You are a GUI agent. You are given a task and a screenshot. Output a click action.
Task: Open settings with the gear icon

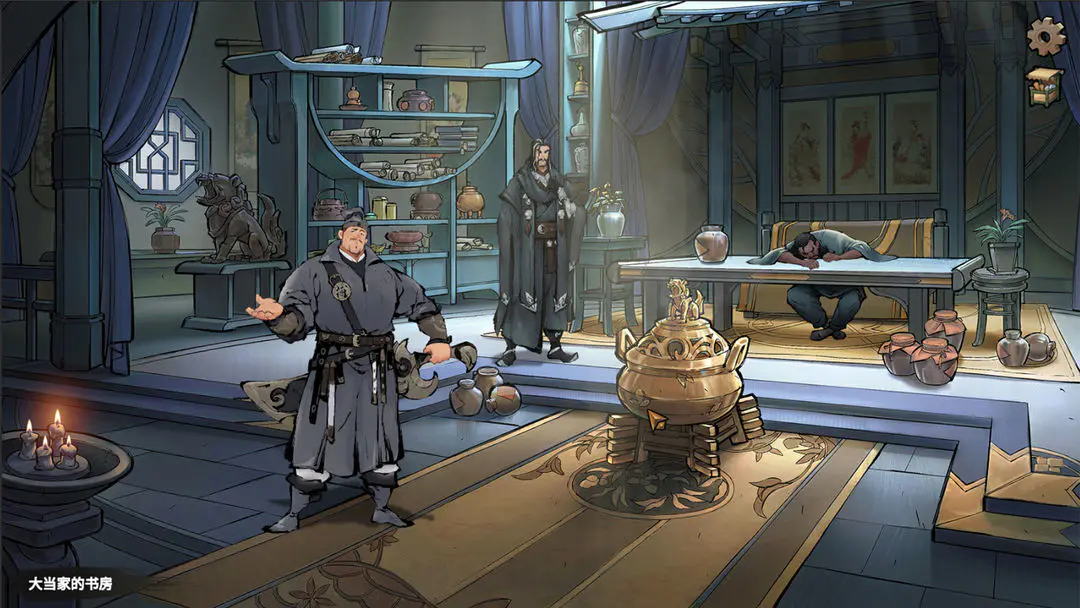pyautogui.click(x=1046, y=37)
